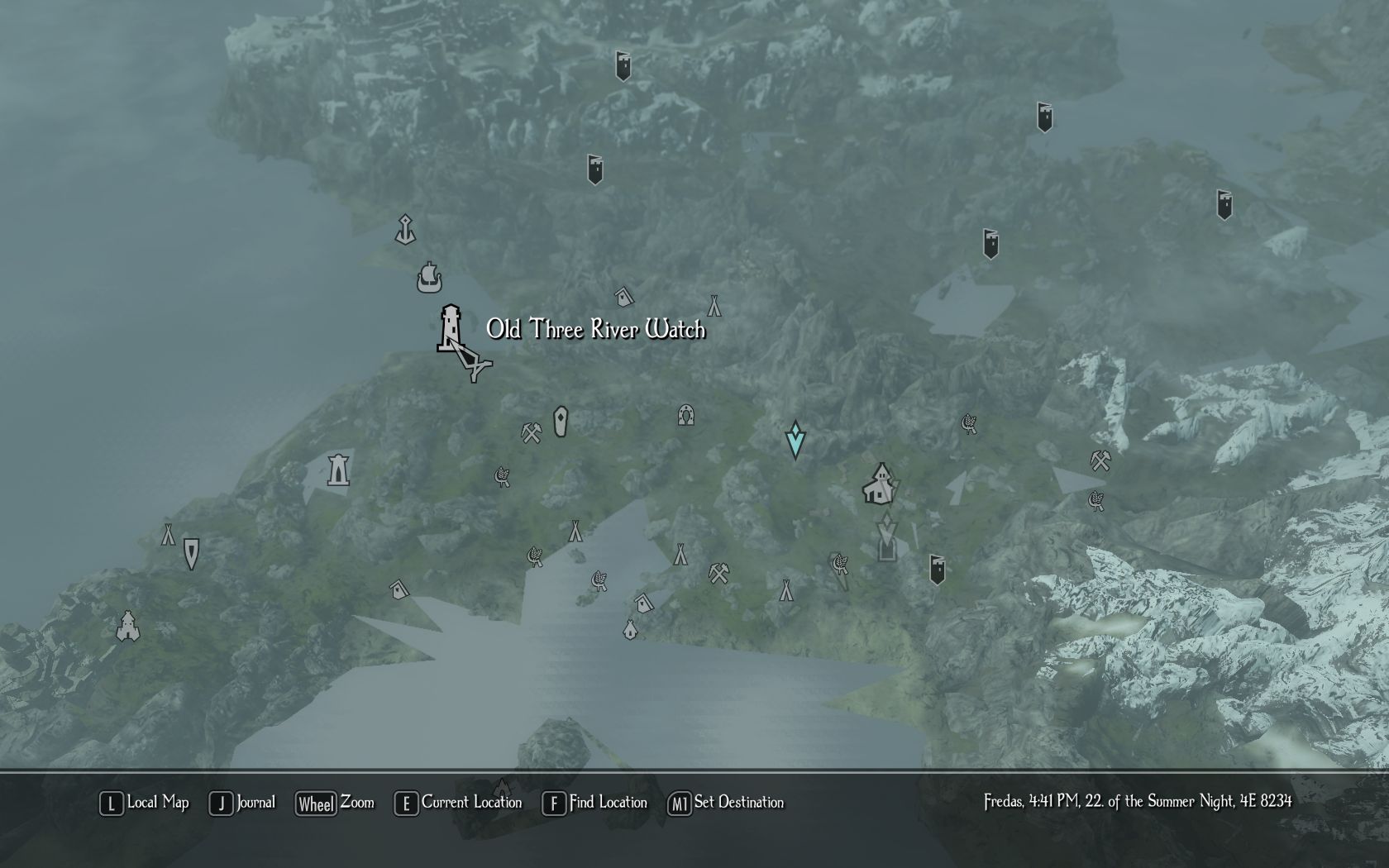Center map on Current Location
This screenshot has height=868, width=1389.
point(459,803)
